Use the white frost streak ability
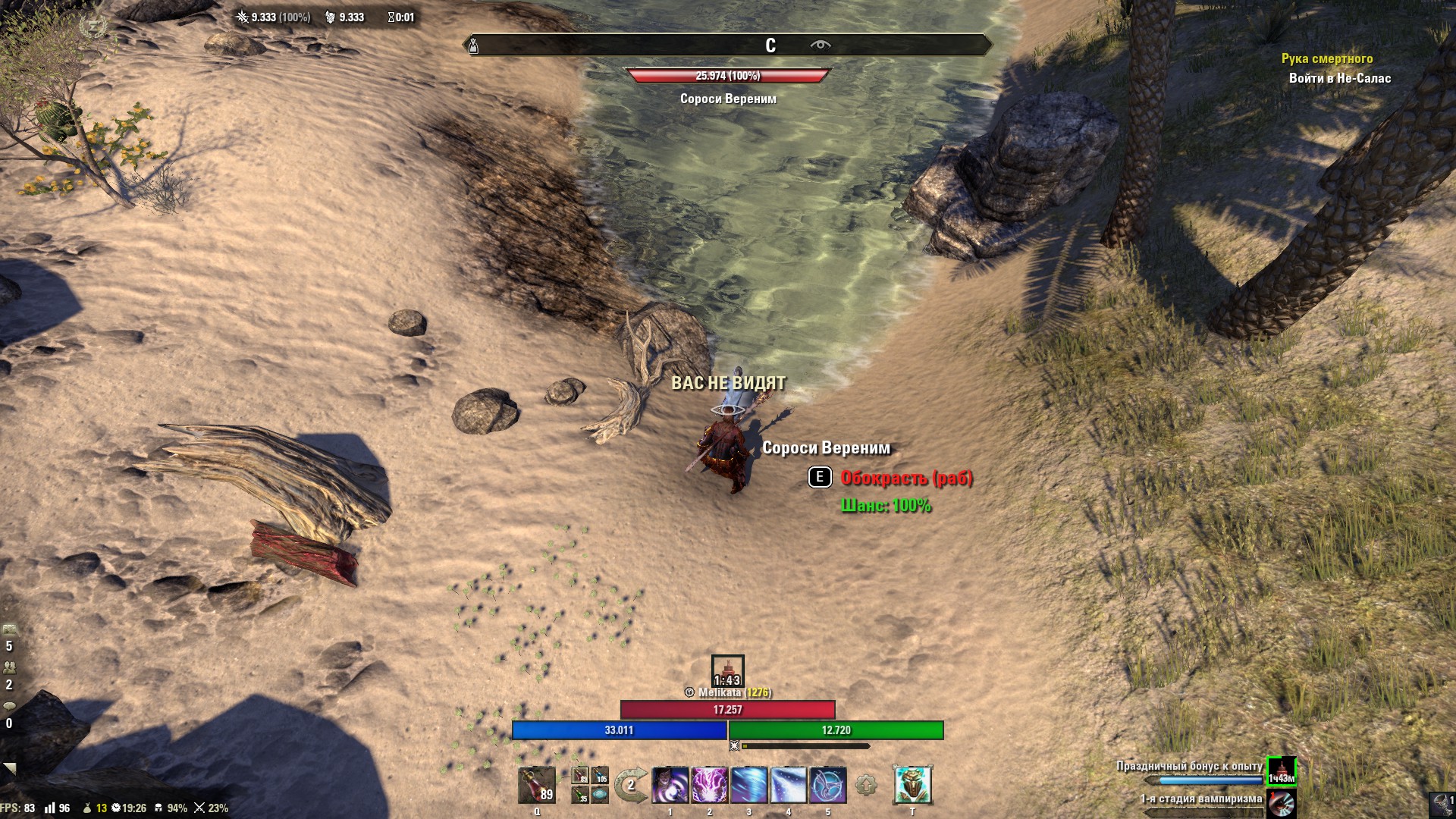The width and height of the screenshot is (1456, 819). [x=789, y=785]
